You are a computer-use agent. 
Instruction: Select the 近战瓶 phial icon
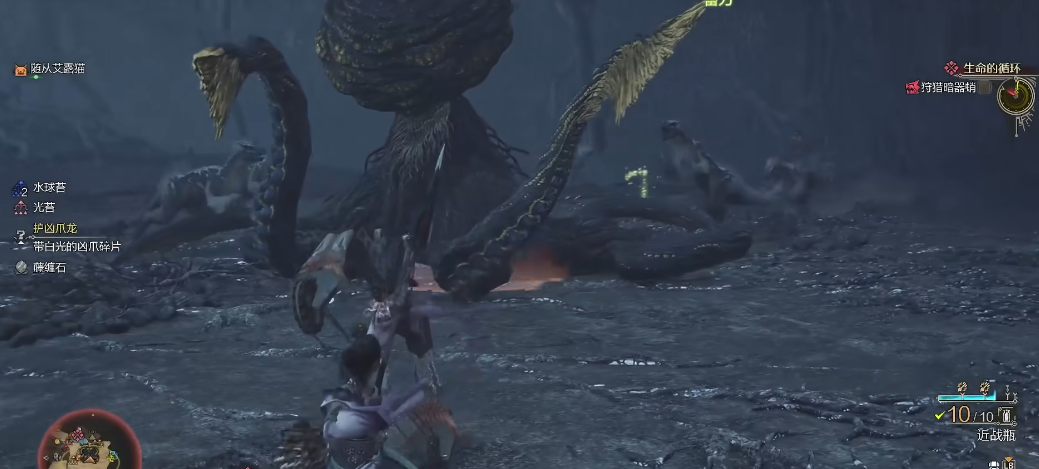point(1005,416)
